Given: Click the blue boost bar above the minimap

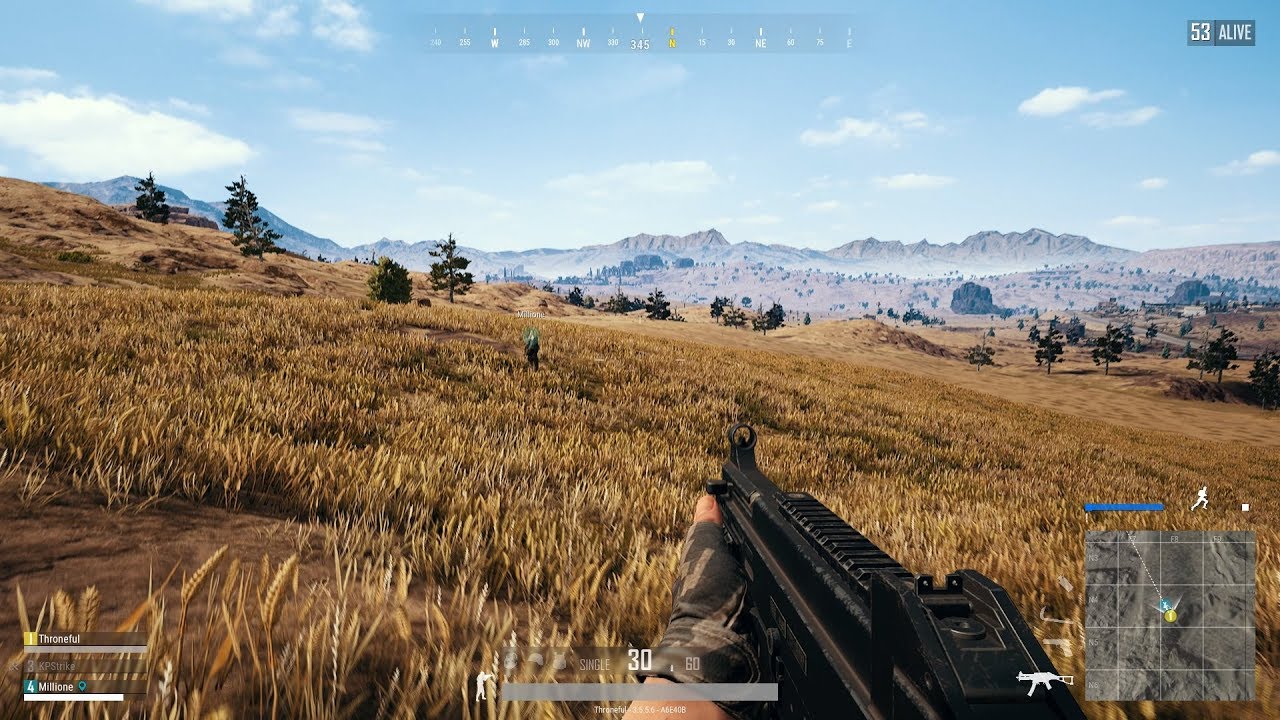Looking at the screenshot, I should (x=1124, y=506).
